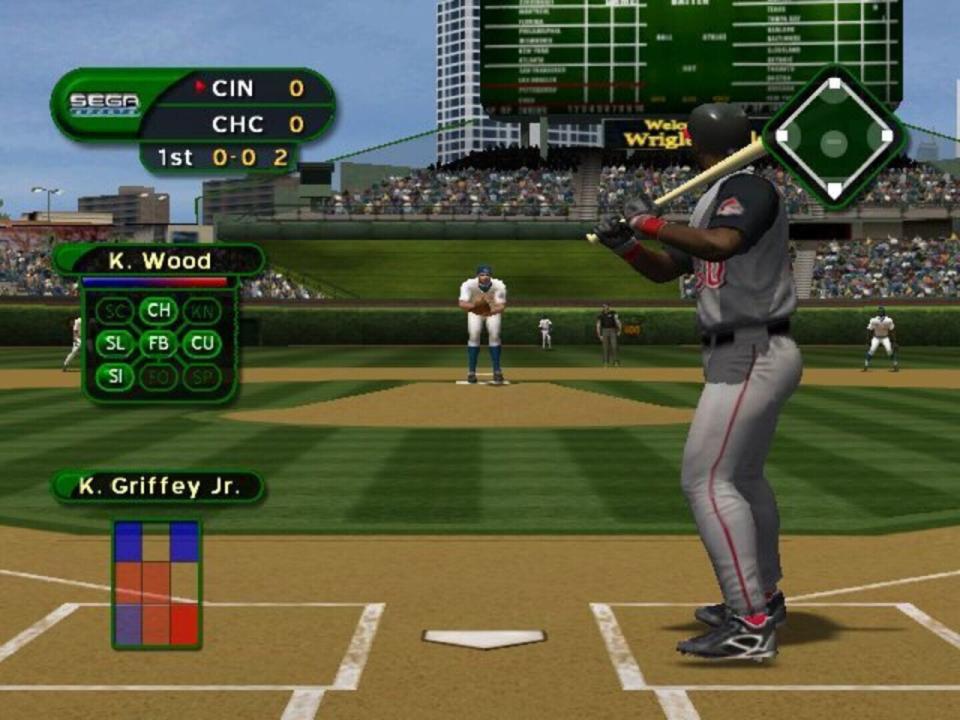Choose the SI sinker pitch

[115, 377]
